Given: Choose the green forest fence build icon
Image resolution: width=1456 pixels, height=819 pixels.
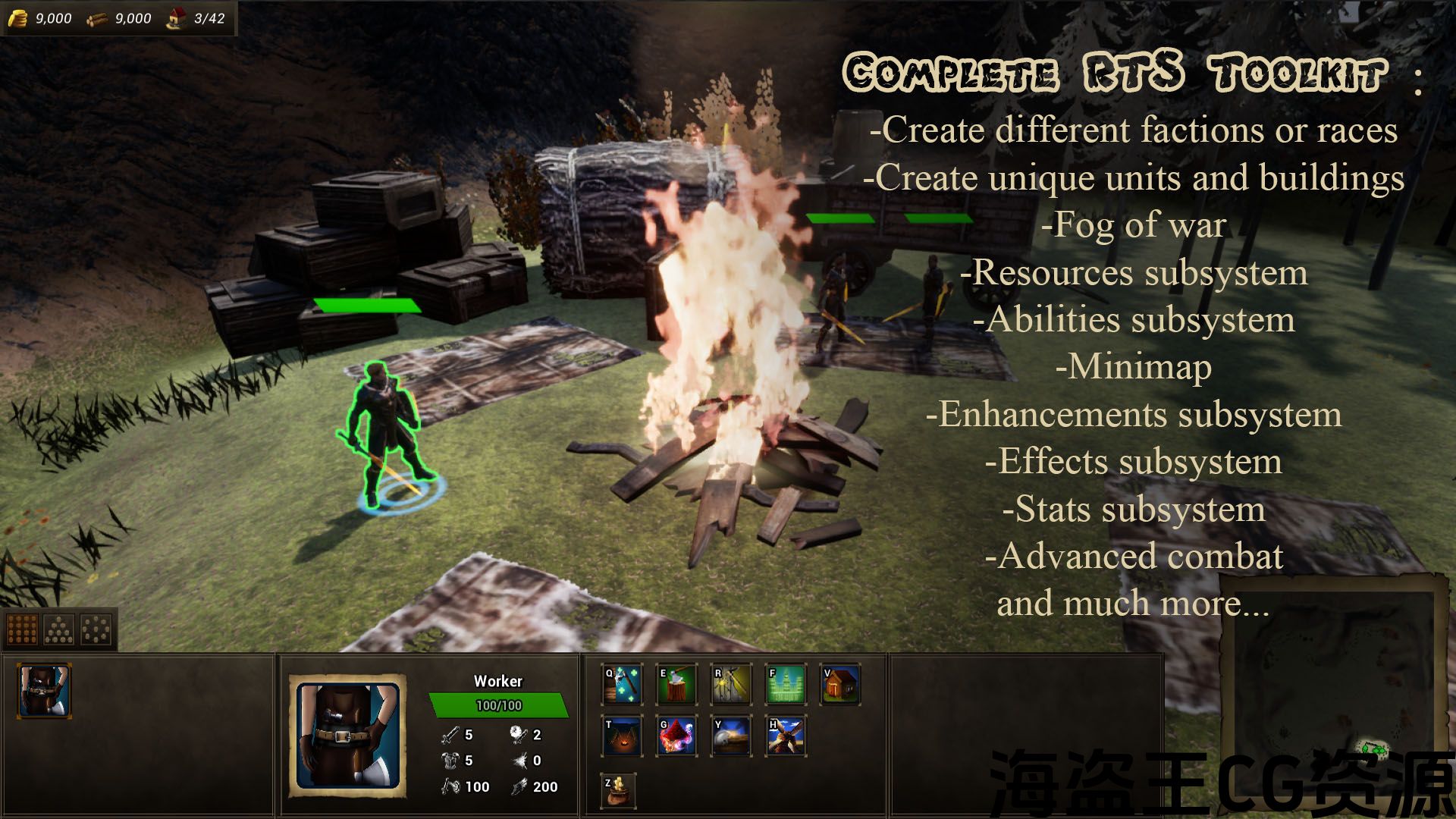Looking at the screenshot, I should pyautogui.click(x=786, y=684).
